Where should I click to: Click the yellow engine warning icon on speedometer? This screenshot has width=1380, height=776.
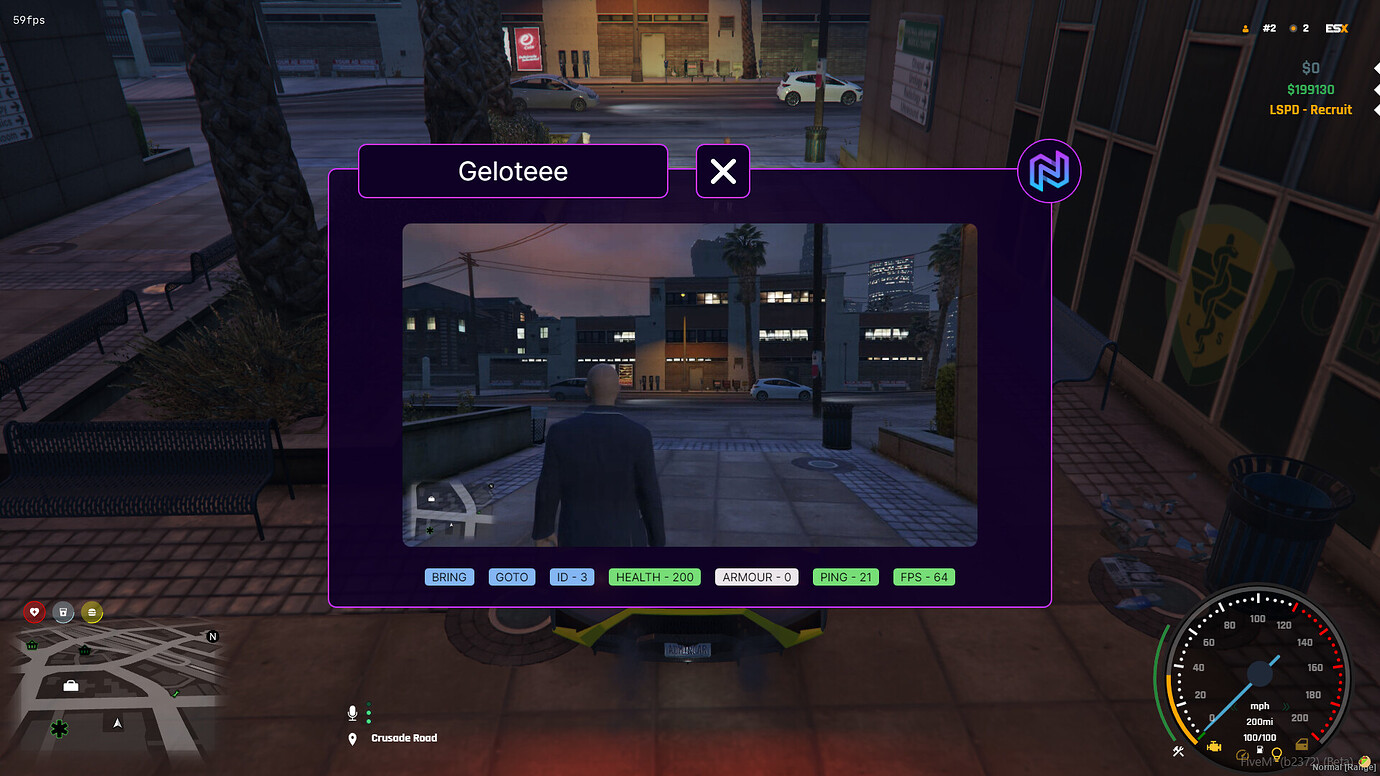1214,746
